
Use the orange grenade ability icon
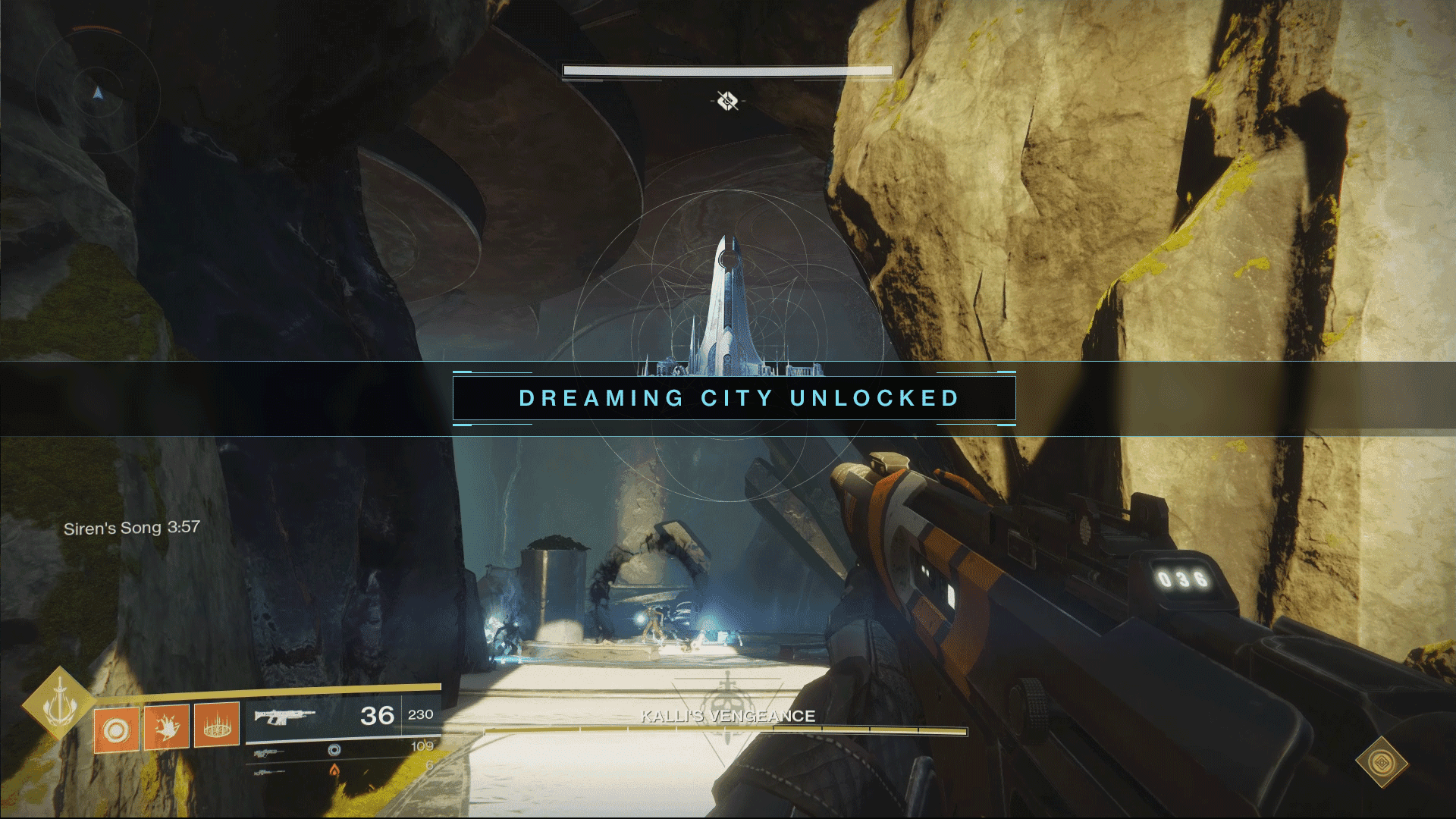point(116,730)
